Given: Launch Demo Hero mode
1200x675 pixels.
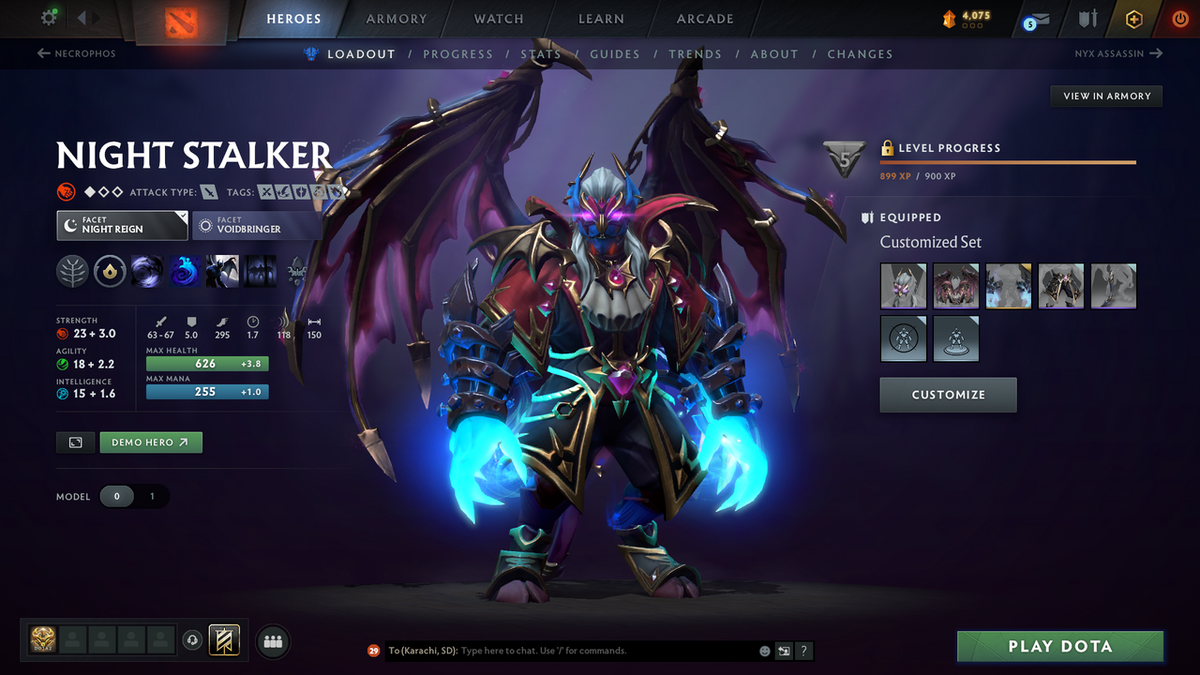Looking at the screenshot, I should (151, 442).
